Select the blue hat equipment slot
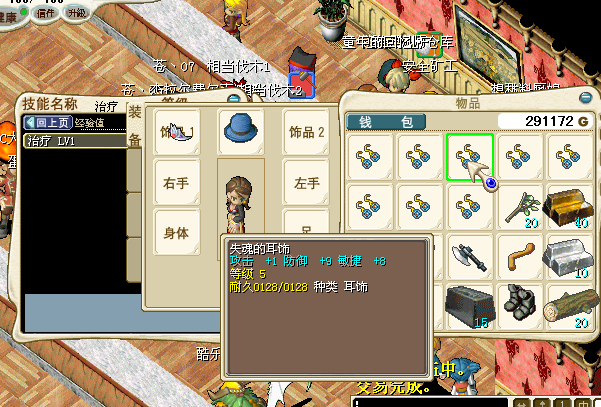 (x=241, y=131)
